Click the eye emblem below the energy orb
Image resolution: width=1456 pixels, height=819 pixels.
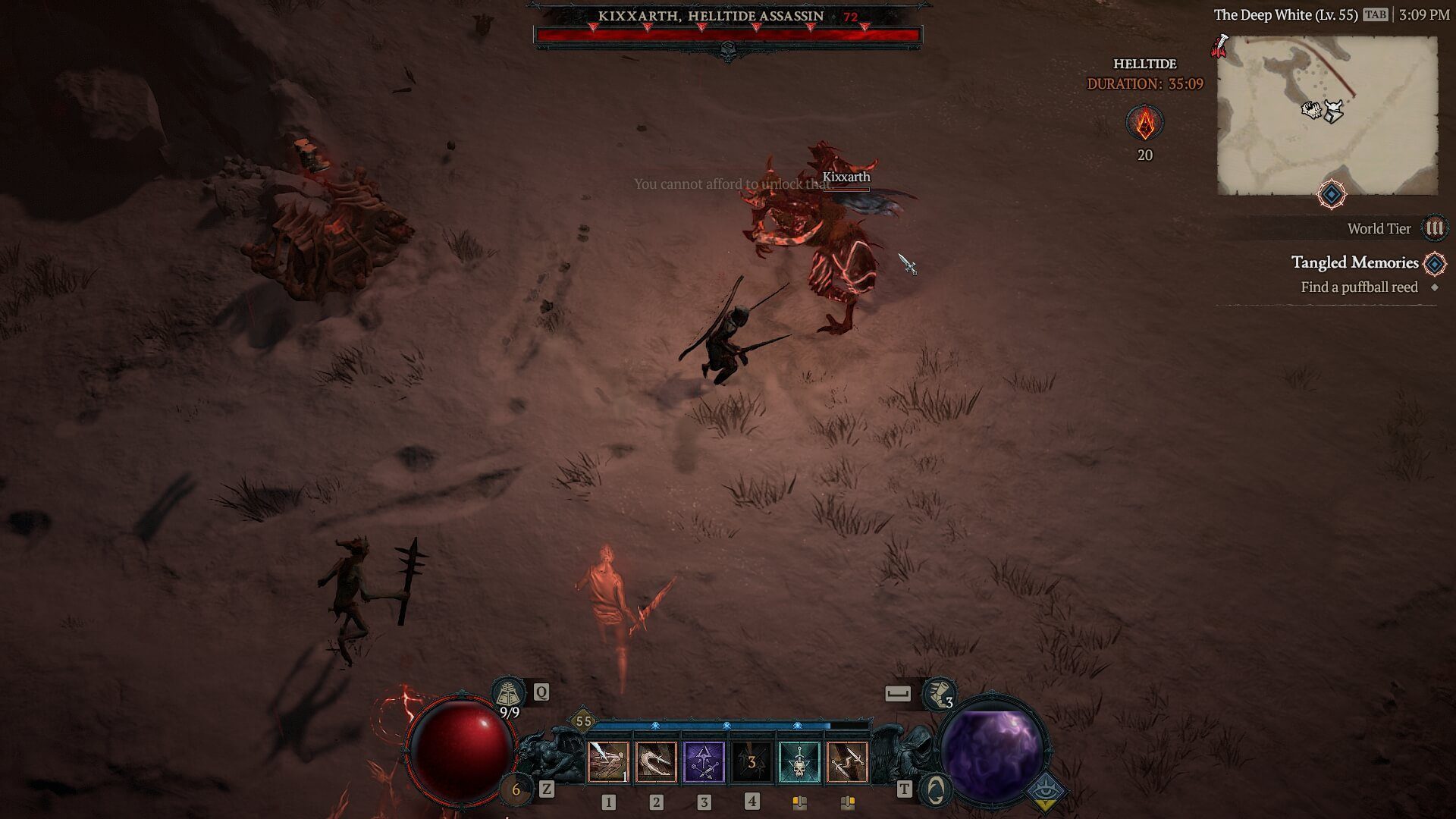coord(1045,791)
